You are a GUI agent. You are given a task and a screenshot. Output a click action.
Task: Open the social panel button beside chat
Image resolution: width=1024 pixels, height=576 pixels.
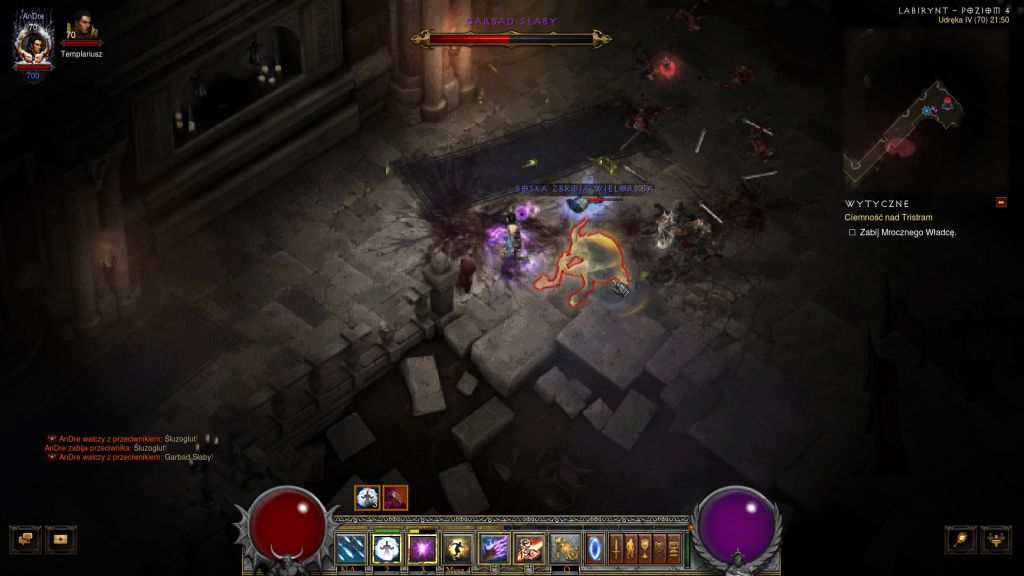coord(60,539)
